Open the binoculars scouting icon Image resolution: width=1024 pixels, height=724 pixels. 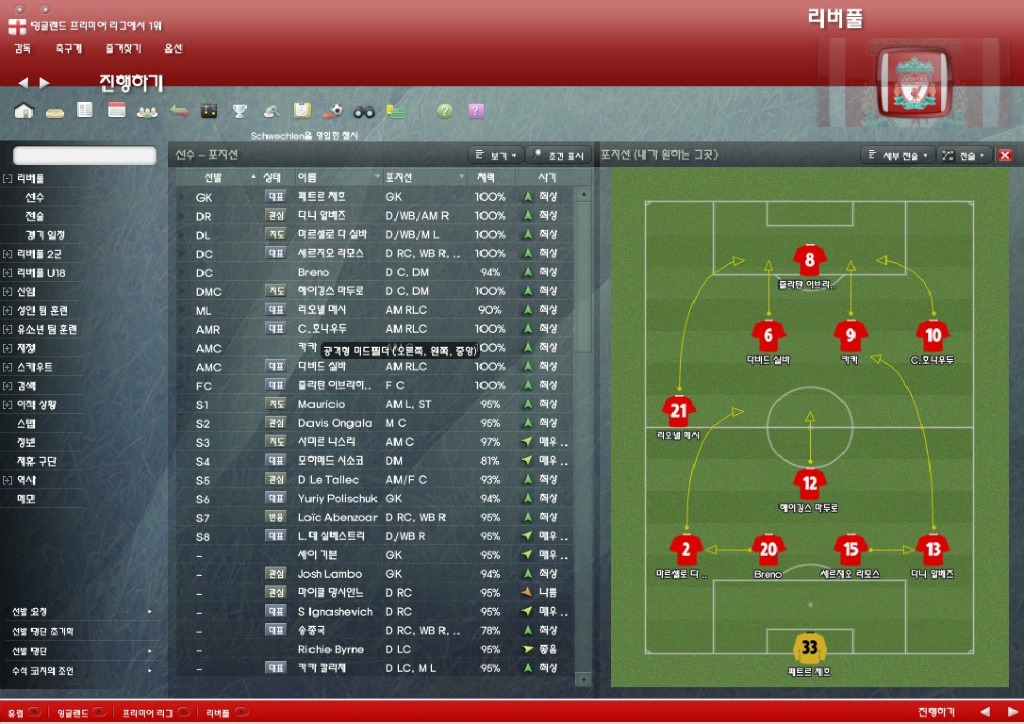click(x=364, y=111)
